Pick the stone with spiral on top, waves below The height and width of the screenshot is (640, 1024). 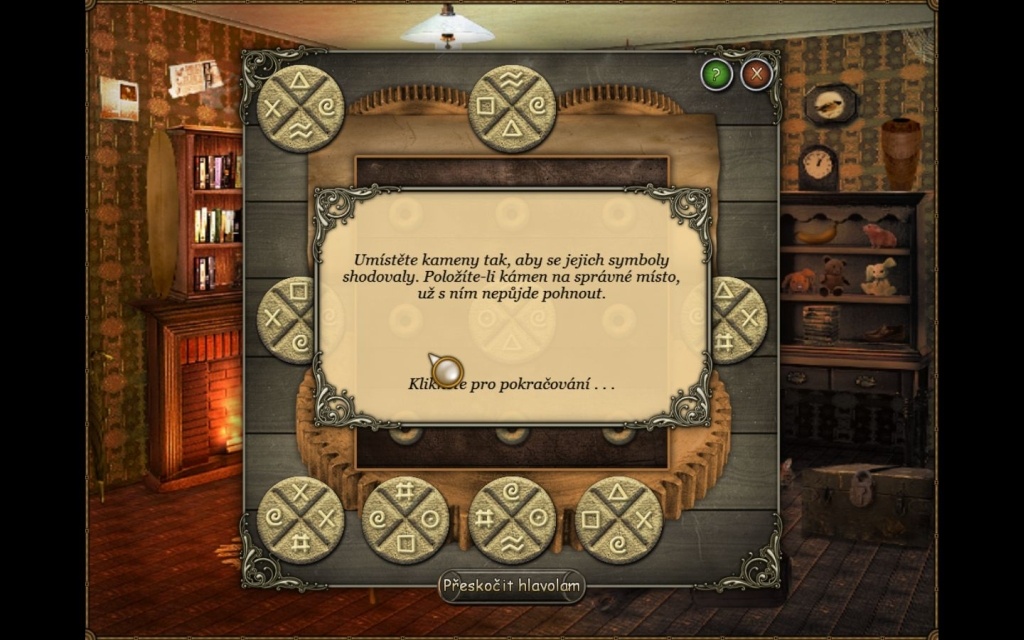pyautogui.click(x=512, y=519)
